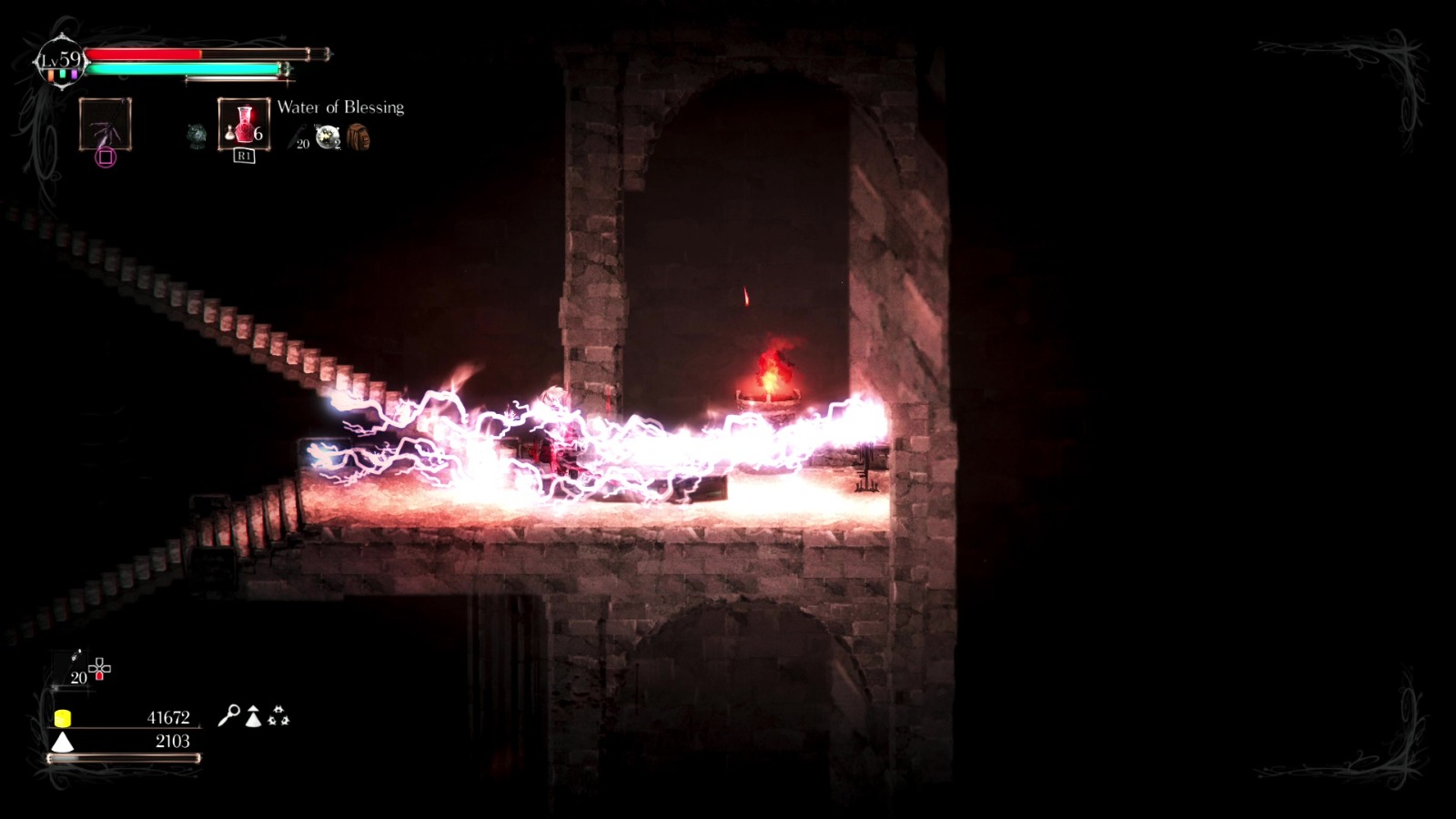Select the 41672 salt counter
Viewport: 1456px width, 819px height.
[x=168, y=717]
